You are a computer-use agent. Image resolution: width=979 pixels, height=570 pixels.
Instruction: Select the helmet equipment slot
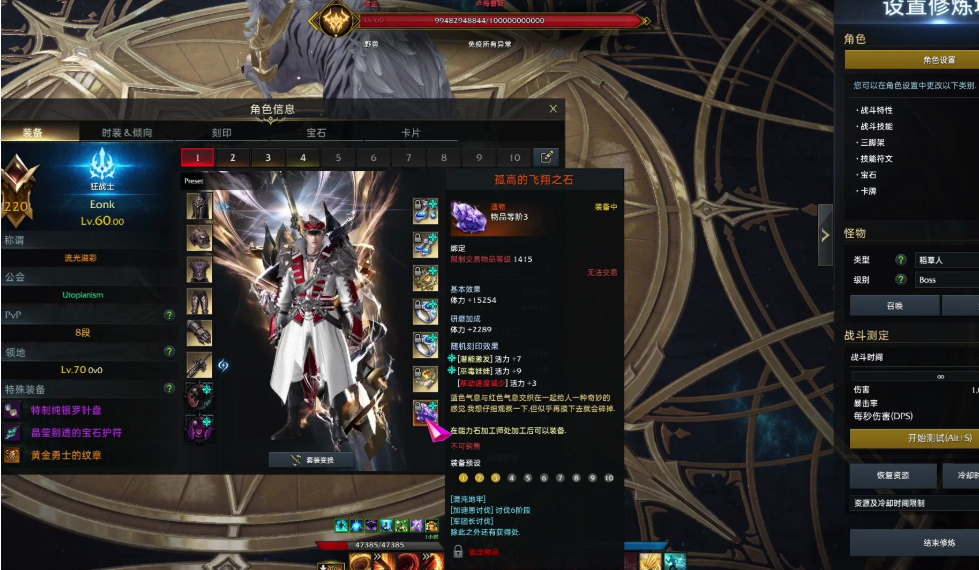(199, 206)
